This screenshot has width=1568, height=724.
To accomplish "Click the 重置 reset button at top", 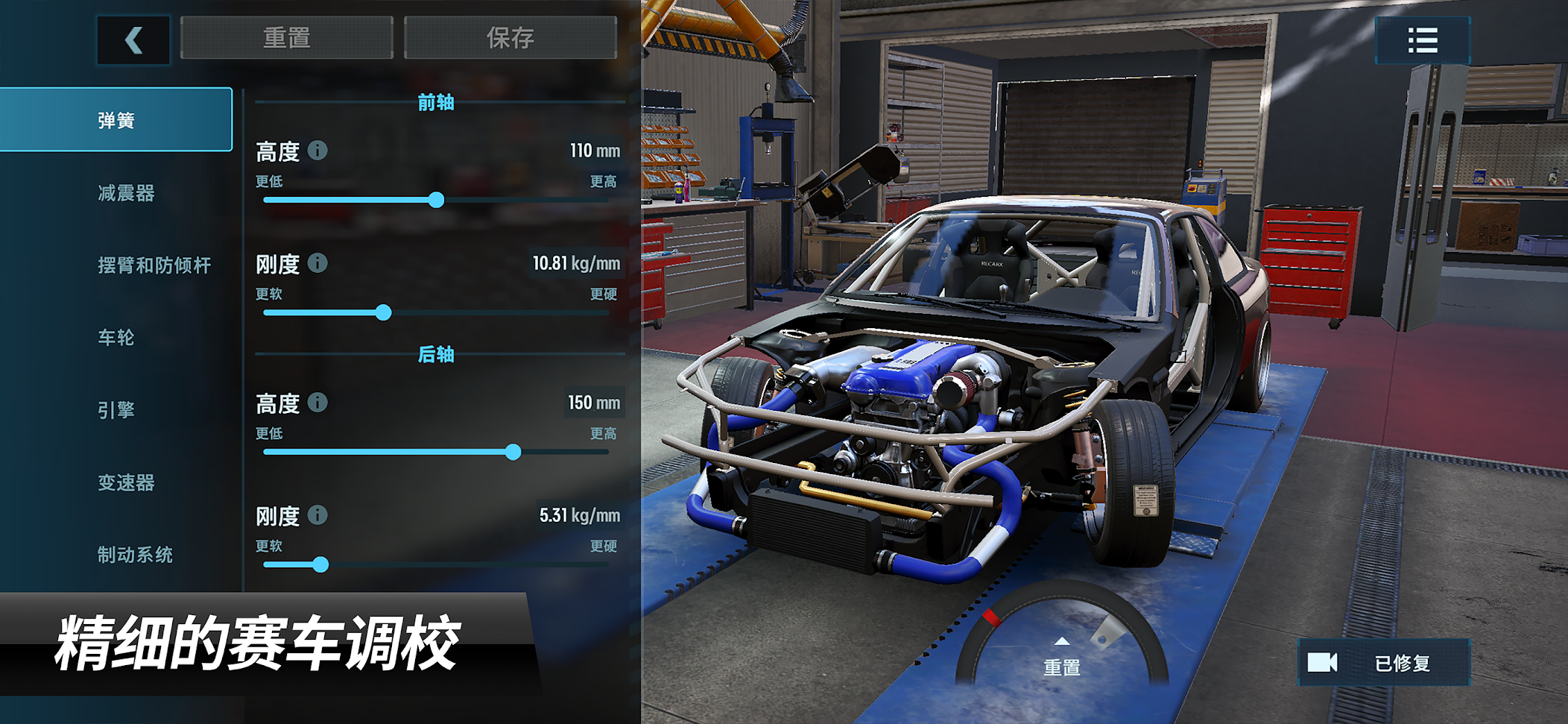I will [x=286, y=38].
